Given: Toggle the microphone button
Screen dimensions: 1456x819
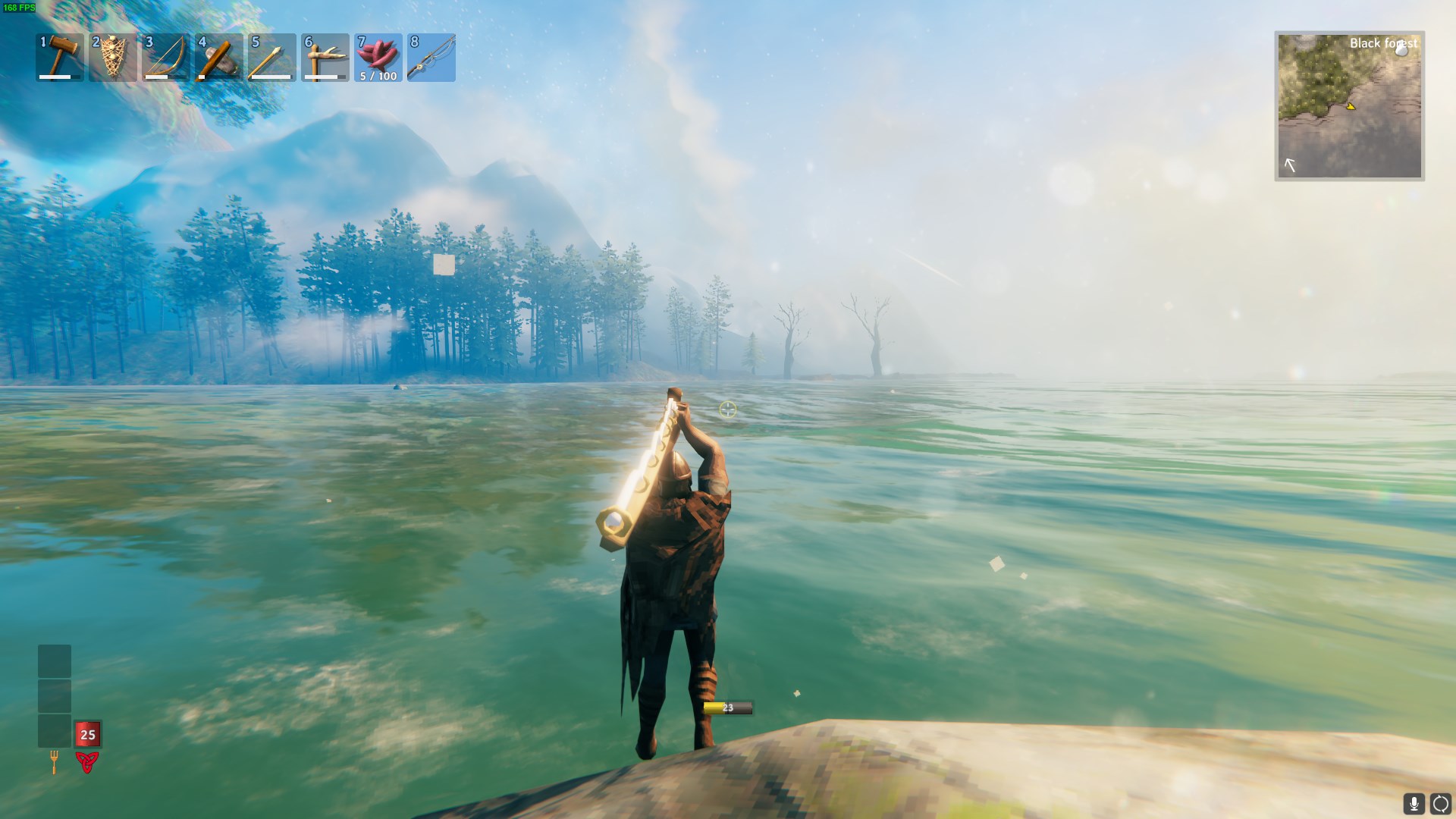Looking at the screenshot, I should coord(1414,803).
